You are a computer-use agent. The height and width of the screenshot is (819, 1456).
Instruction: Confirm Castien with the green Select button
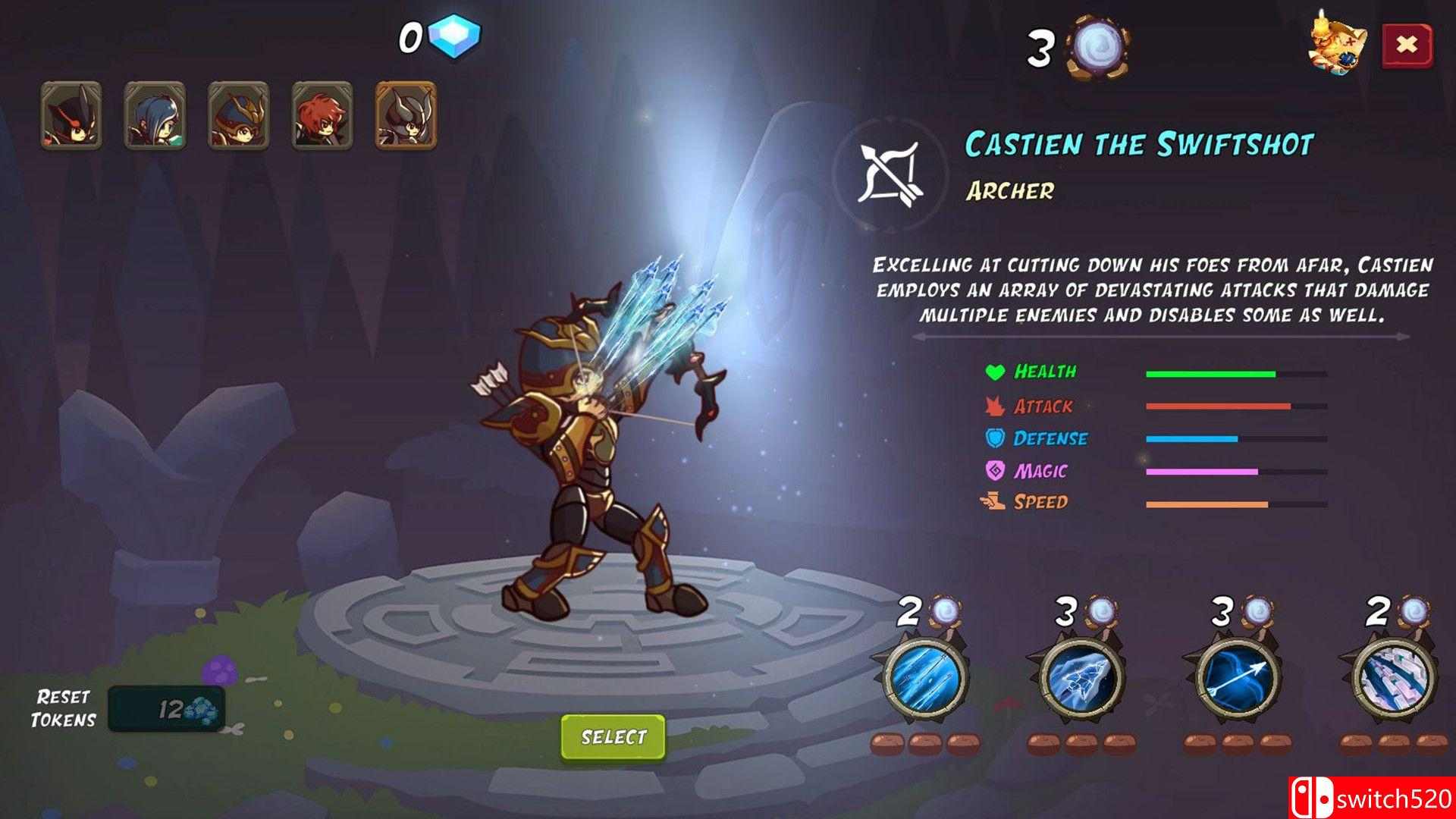613,737
